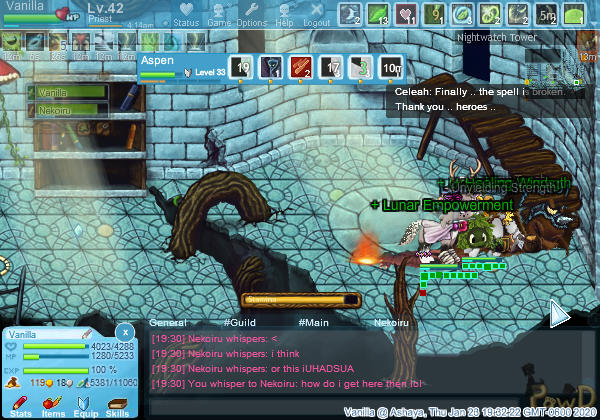Switch to the General chat tab

point(168,323)
